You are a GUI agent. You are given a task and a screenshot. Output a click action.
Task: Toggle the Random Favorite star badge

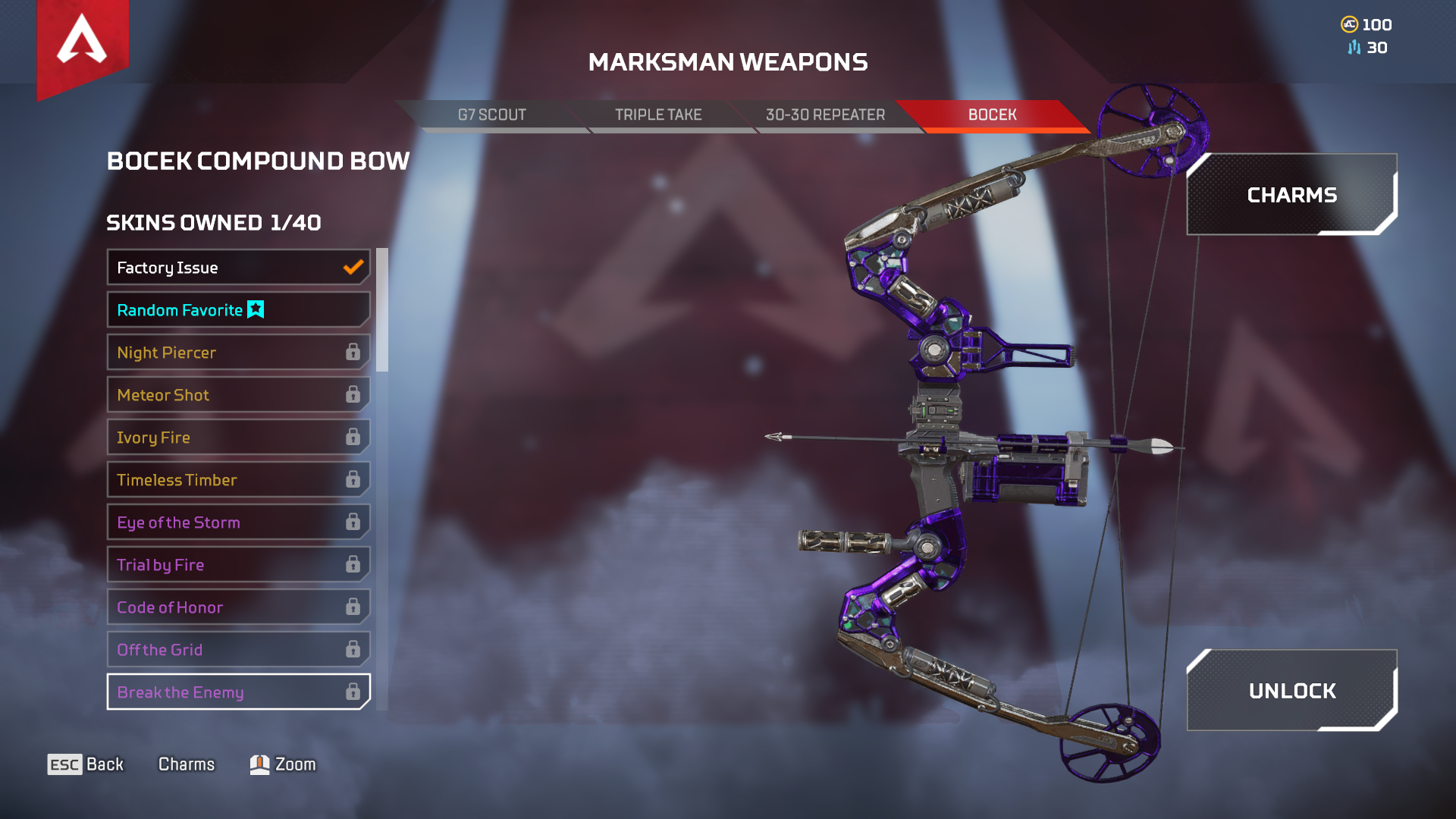tap(255, 309)
